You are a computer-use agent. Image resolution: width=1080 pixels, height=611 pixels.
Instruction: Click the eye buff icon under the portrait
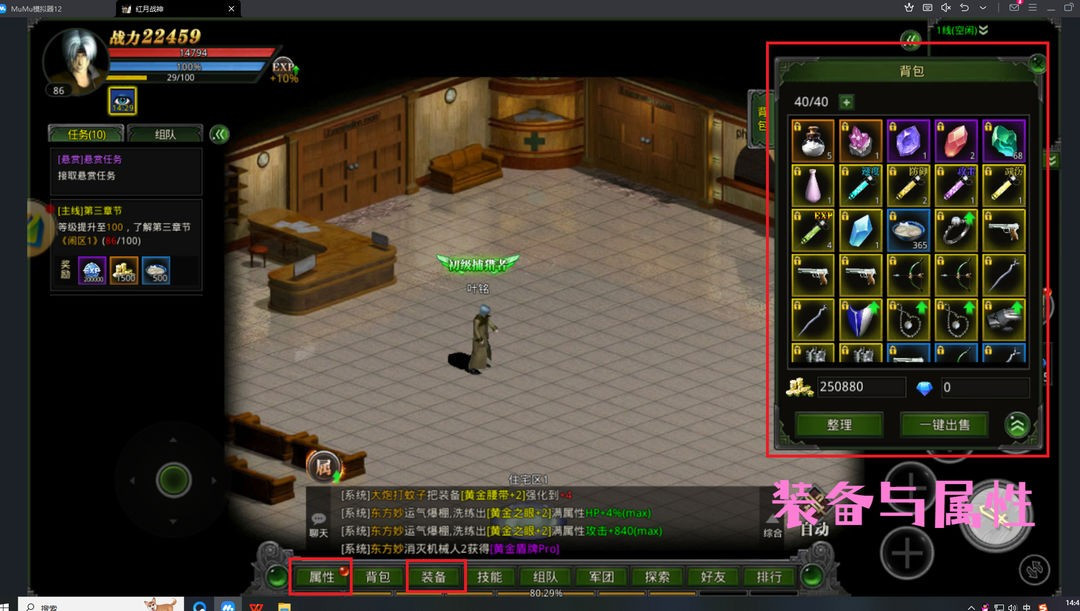pyautogui.click(x=122, y=101)
